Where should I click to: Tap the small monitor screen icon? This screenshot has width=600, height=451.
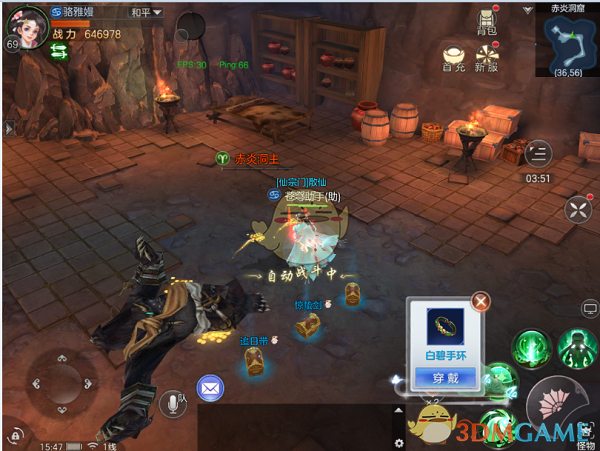pyautogui.click(x=589, y=311)
